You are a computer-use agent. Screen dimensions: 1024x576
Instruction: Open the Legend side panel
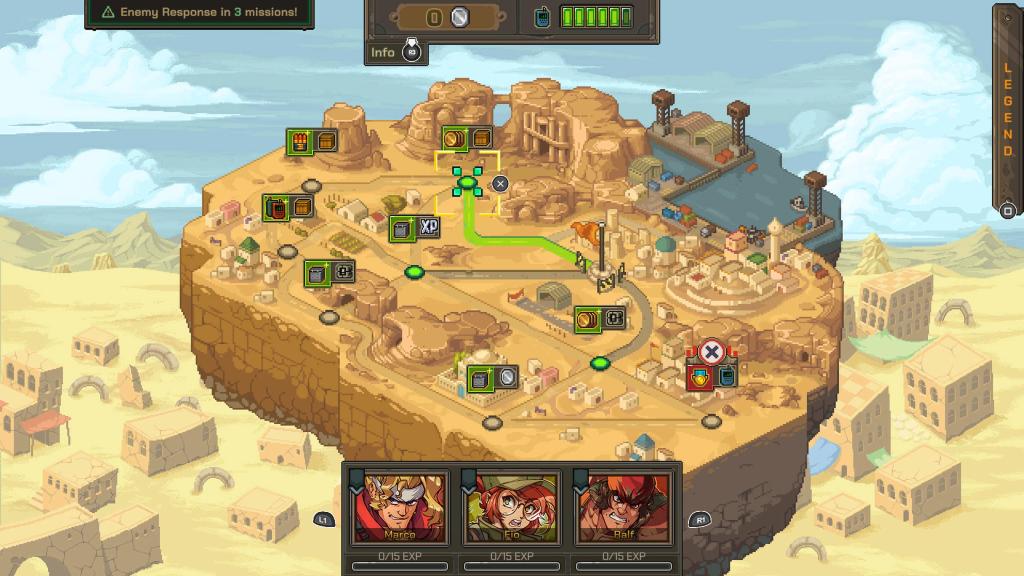coord(1008,110)
